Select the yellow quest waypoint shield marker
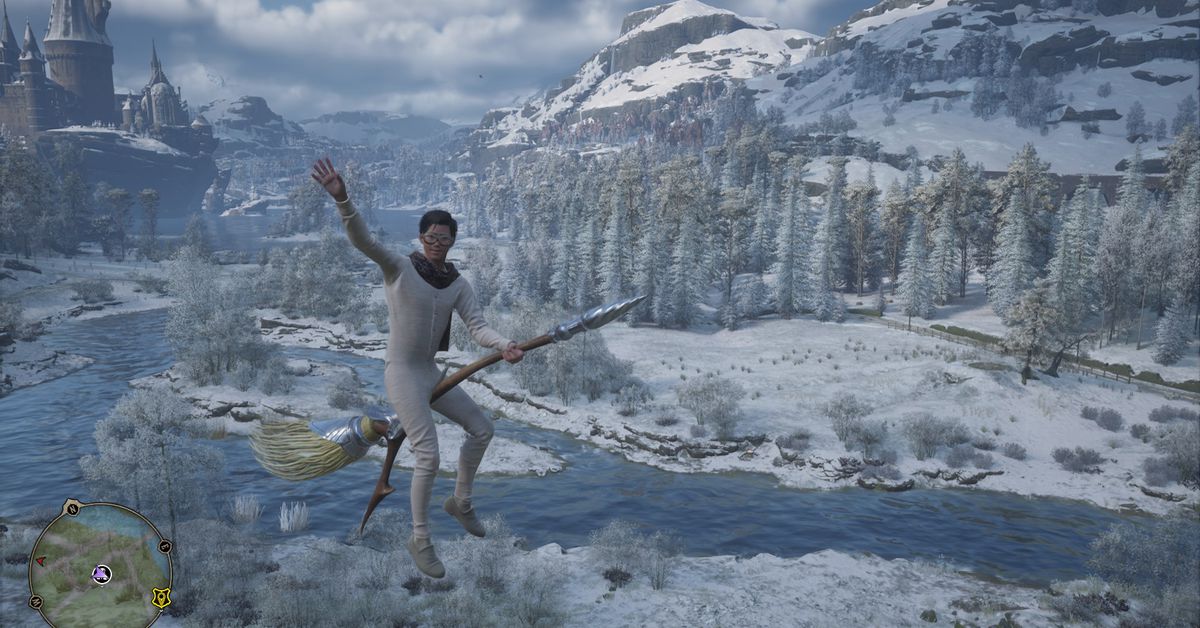1200x628 pixels. (x=159, y=597)
